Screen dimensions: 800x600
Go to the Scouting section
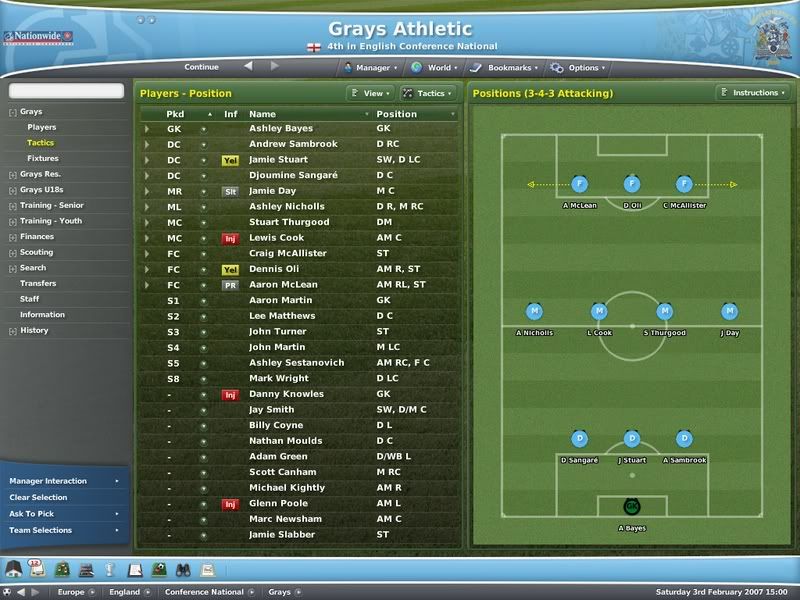click(37, 252)
